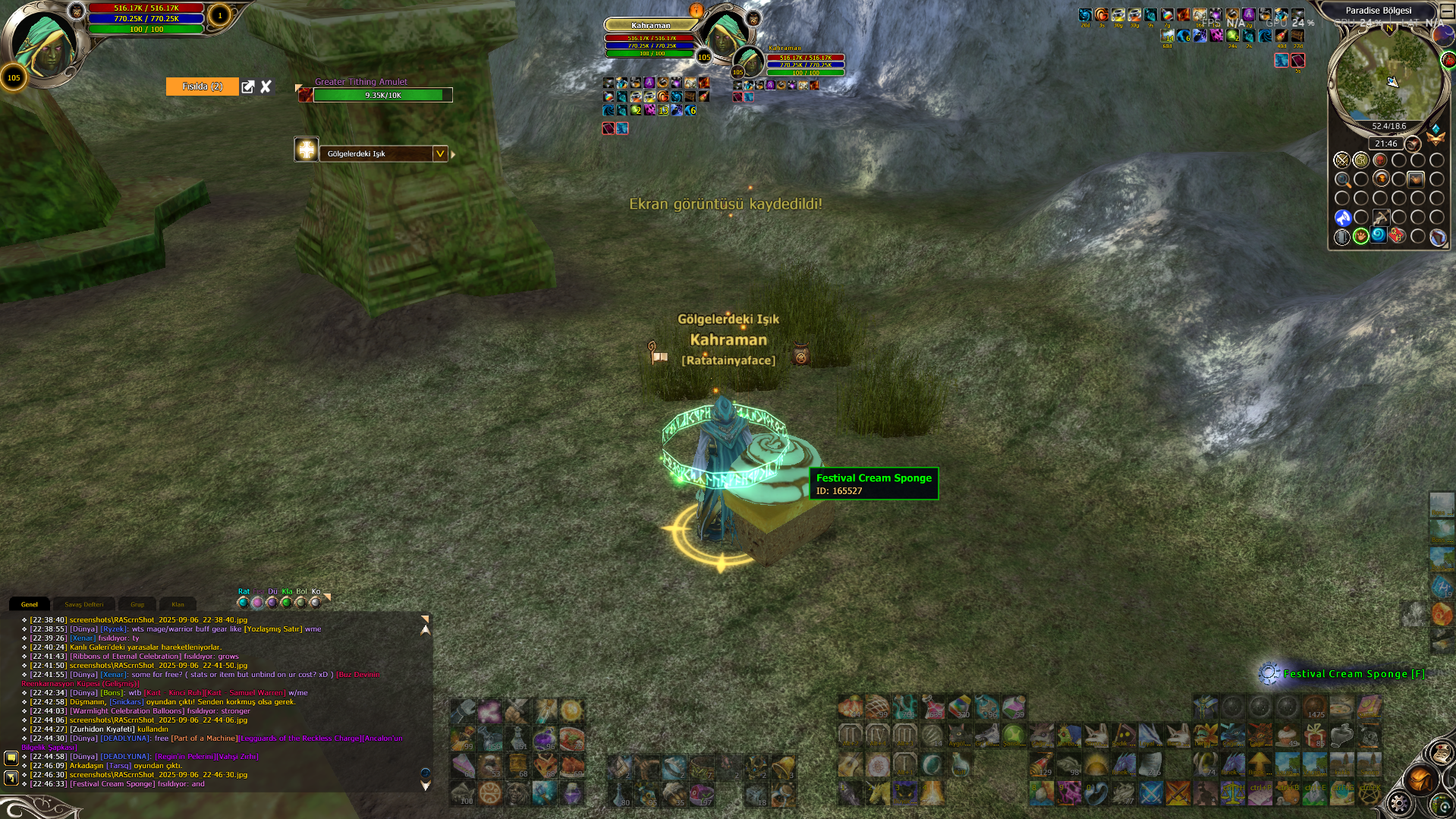Click the crossed swords minimap button

point(1342,160)
